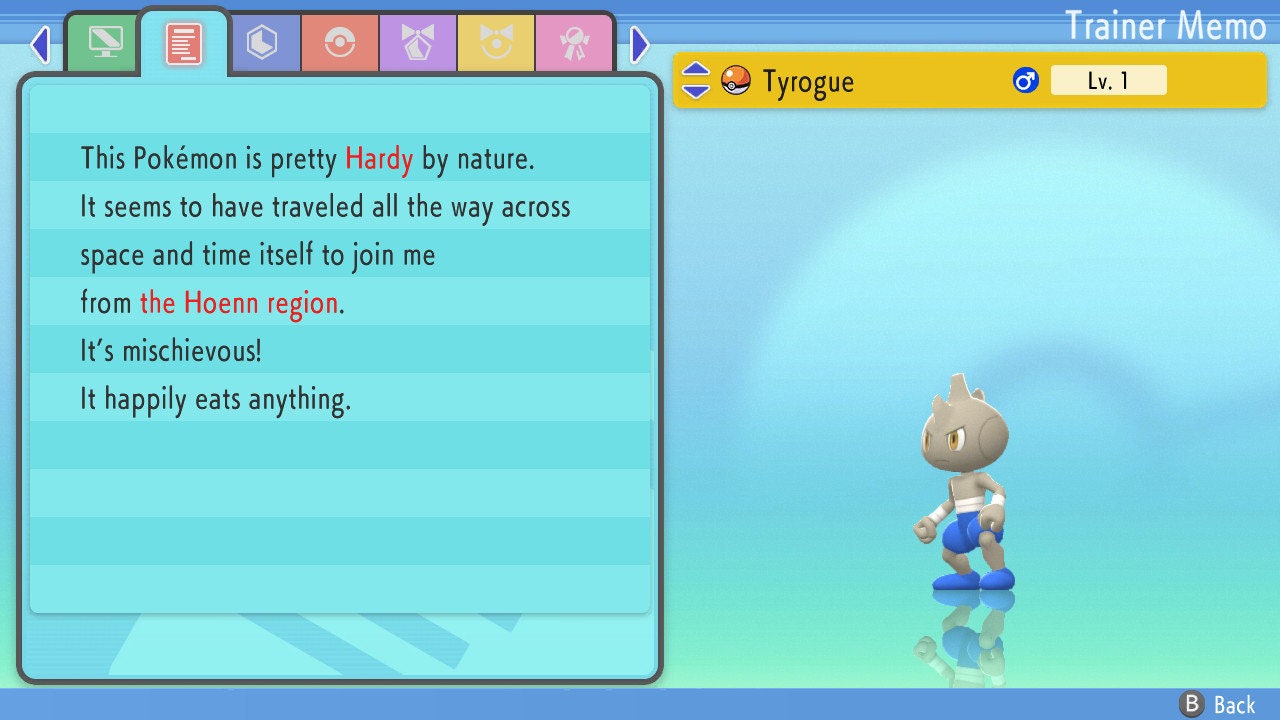
Task: Open the blue hexagon stats tab
Action: click(262, 43)
